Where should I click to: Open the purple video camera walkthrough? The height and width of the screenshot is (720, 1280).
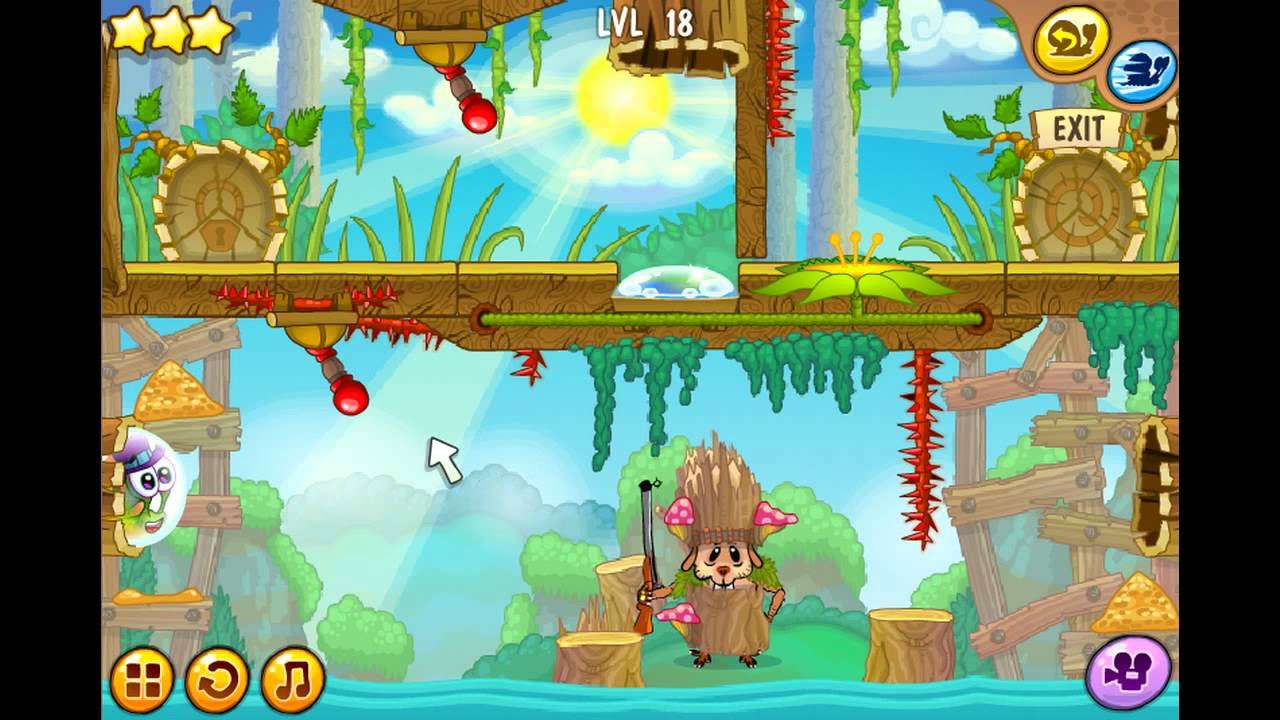point(1128,670)
